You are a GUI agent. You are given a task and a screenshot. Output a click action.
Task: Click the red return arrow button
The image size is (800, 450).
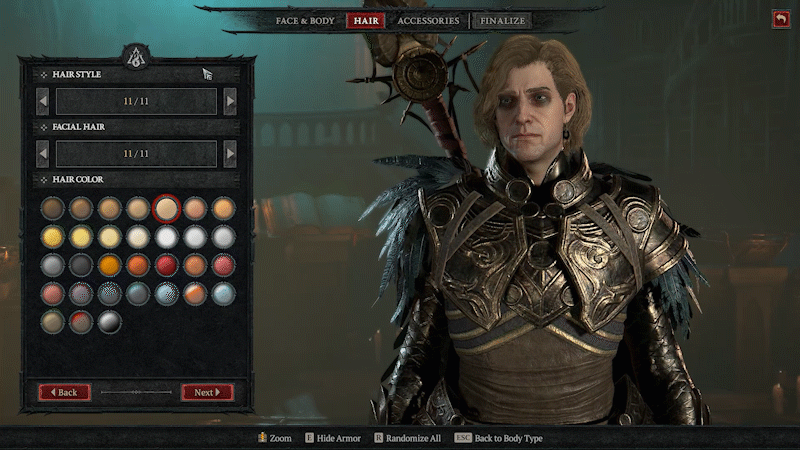780,19
